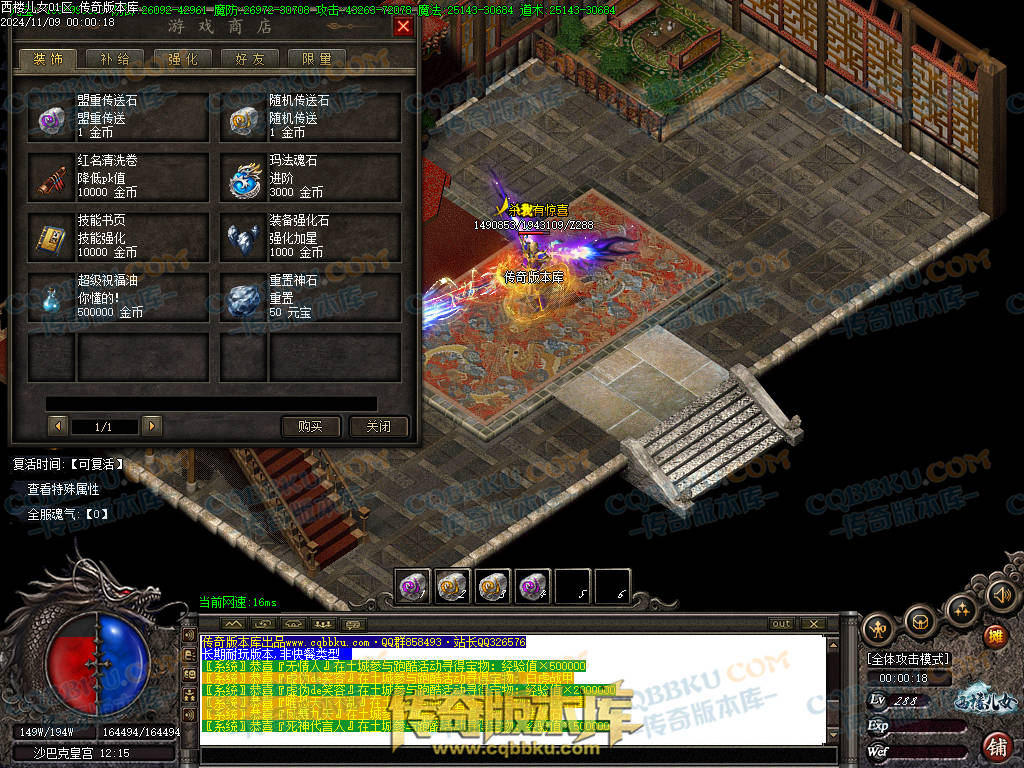Select the 好友 tab

point(249,59)
